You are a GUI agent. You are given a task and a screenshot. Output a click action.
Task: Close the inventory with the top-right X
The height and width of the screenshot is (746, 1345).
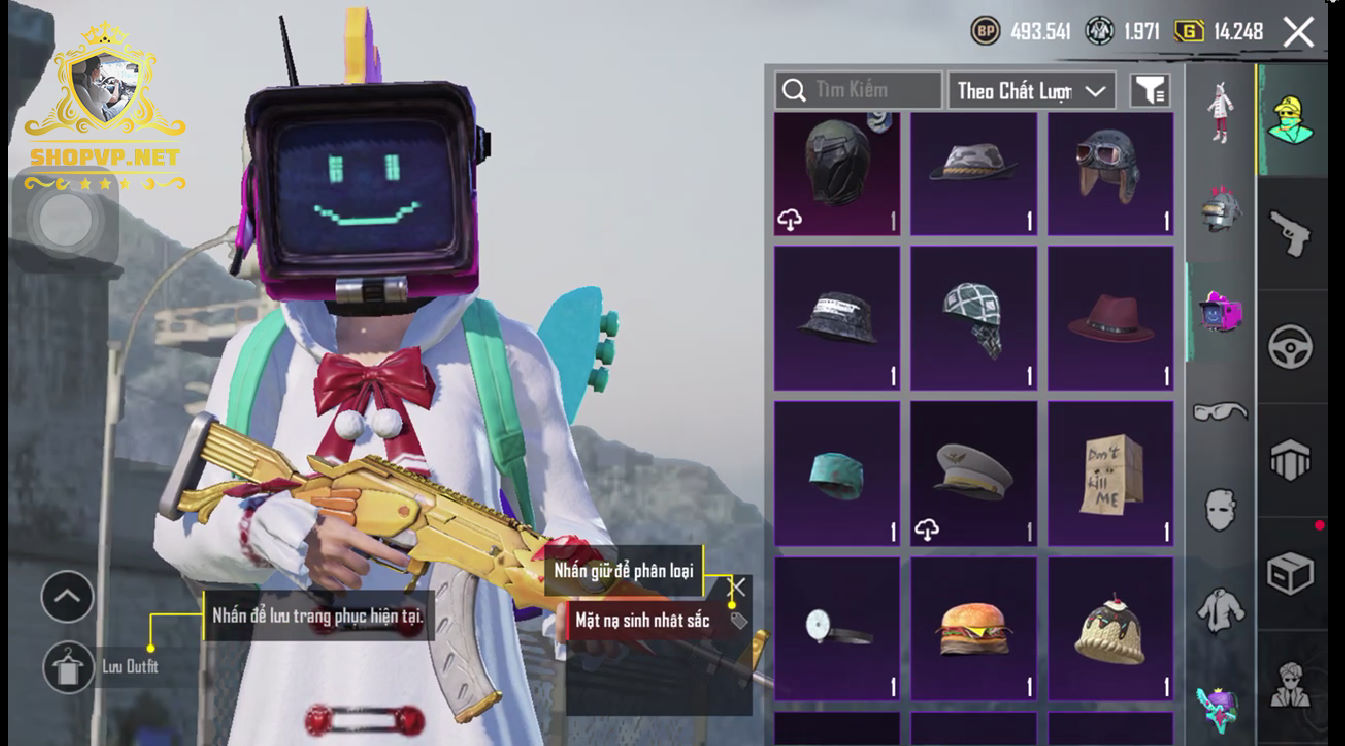[x=1298, y=32]
